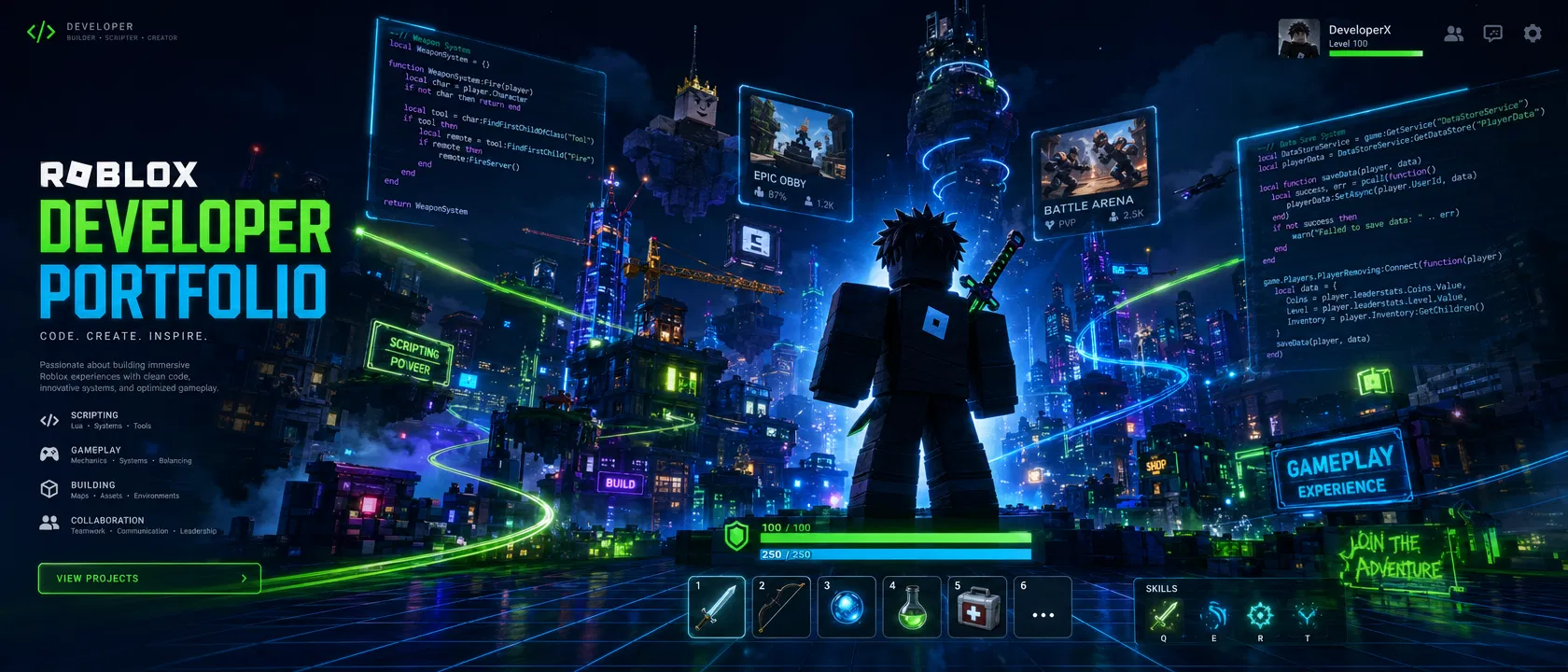Image resolution: width=1568 pixels, height=672 pixels.
Task: Use the branching rune skill
Action: coord(1307,615)
